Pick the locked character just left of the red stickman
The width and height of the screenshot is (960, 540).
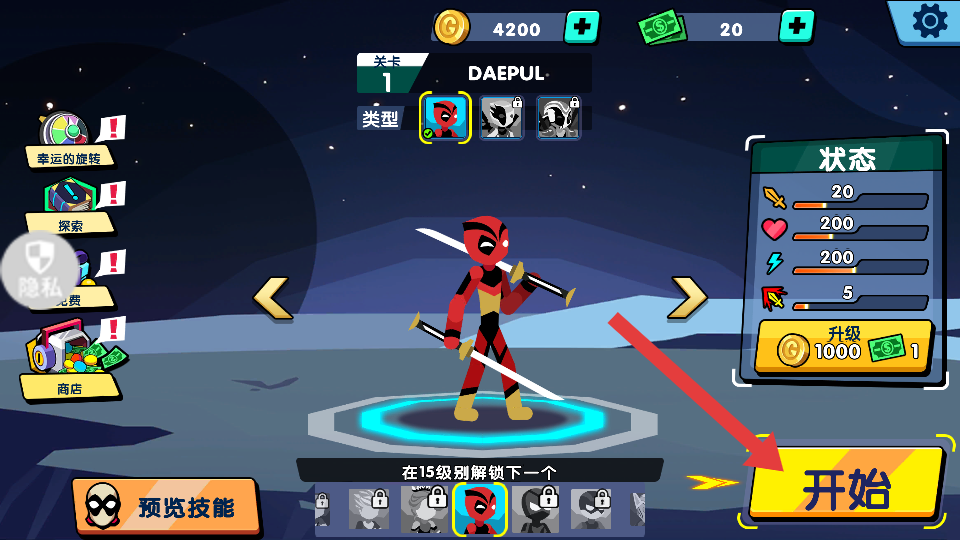coord(425,509)
